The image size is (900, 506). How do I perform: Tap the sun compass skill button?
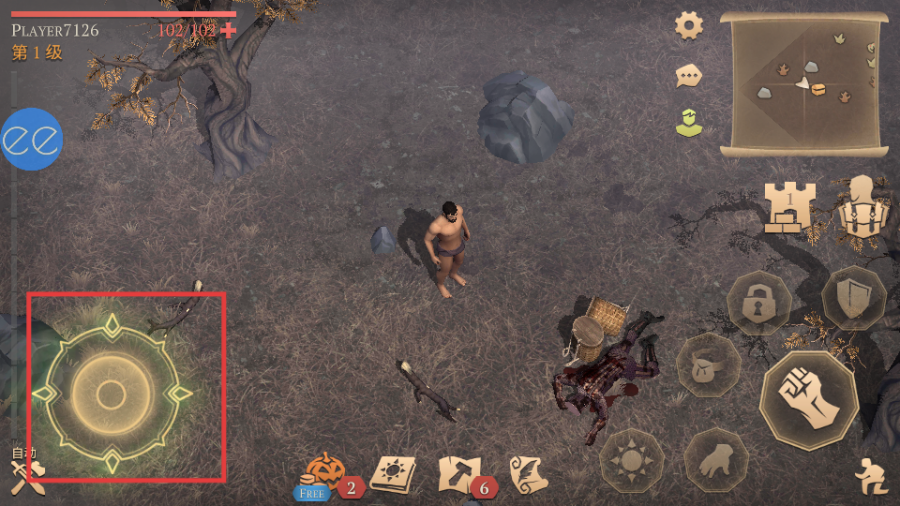(x=631, y=460)
